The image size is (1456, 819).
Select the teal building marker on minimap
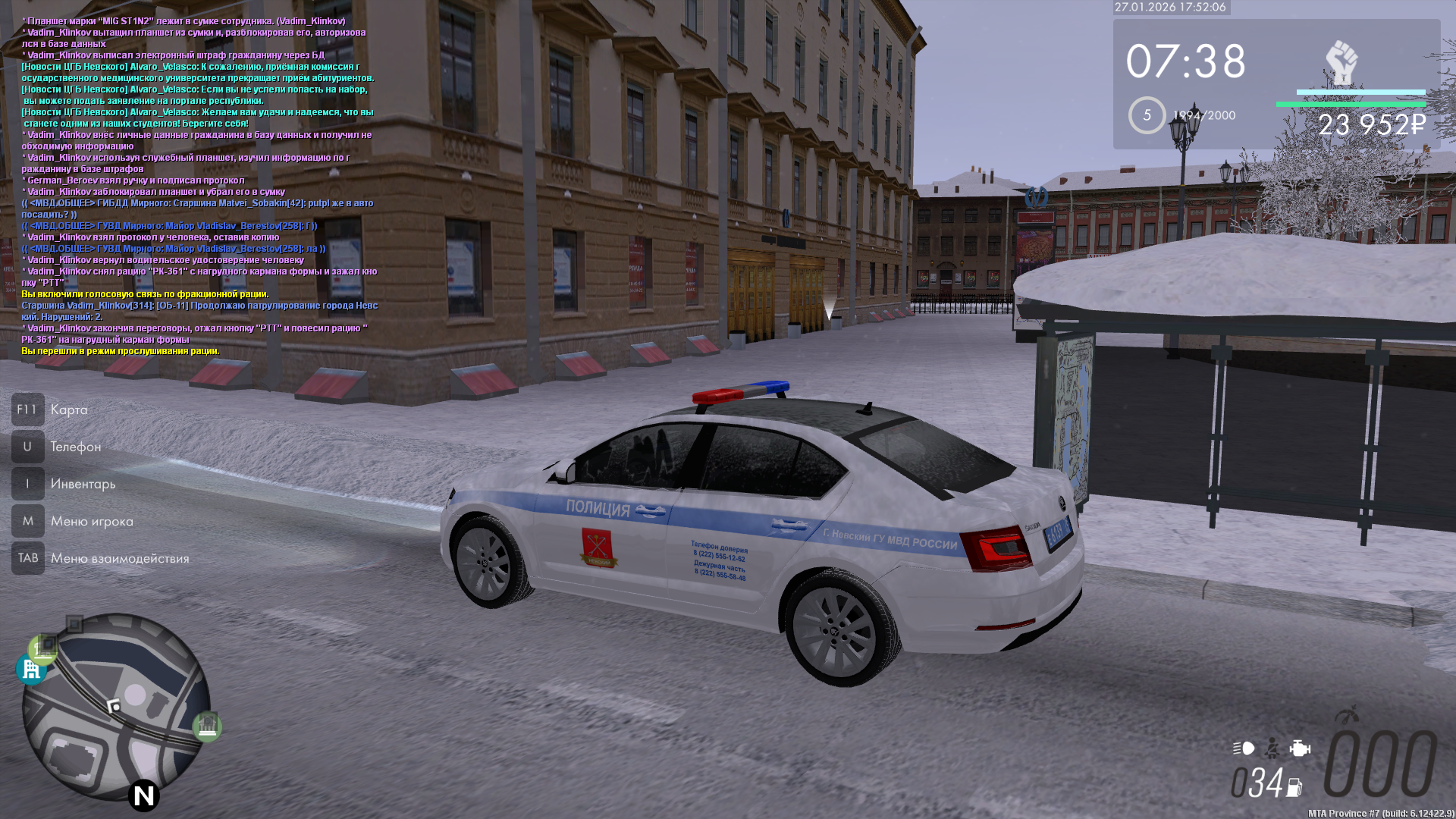[x=31, y=670]
